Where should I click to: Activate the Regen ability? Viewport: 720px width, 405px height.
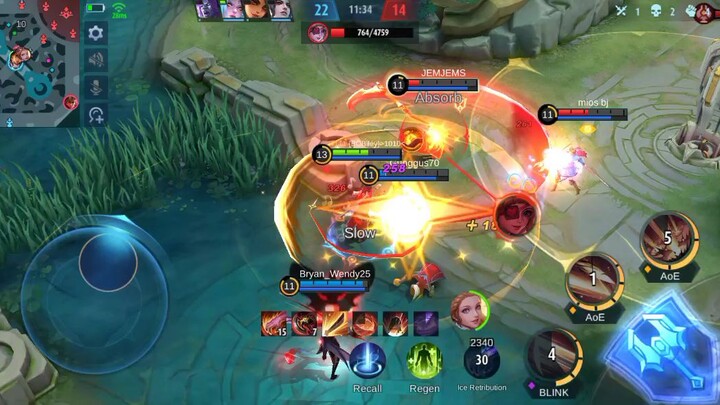424,362
